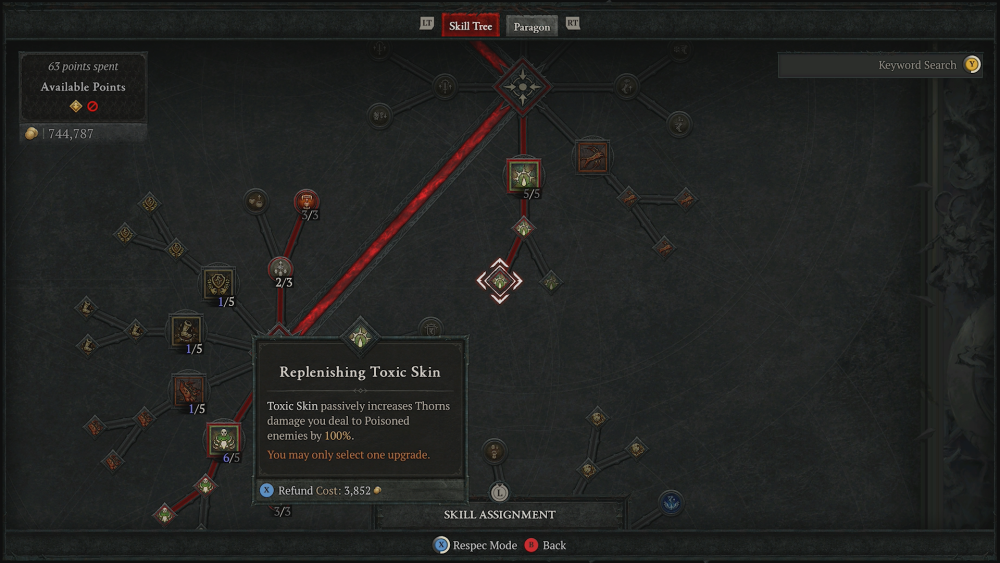The height and width of the screenshot is (563, 1000).
Task: Select the passive node ranked 2/3
Action: (280, 267)
